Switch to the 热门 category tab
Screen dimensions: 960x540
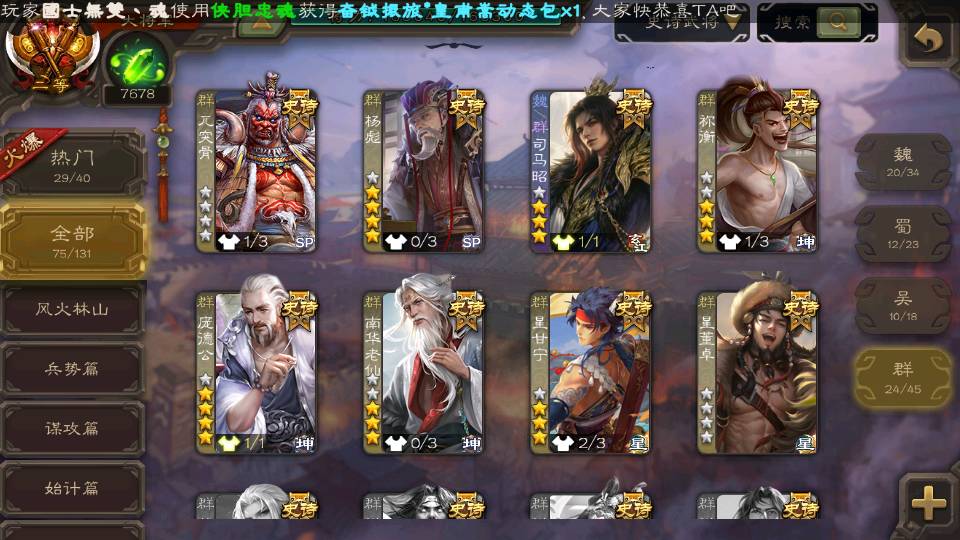[x=72, y=164]
